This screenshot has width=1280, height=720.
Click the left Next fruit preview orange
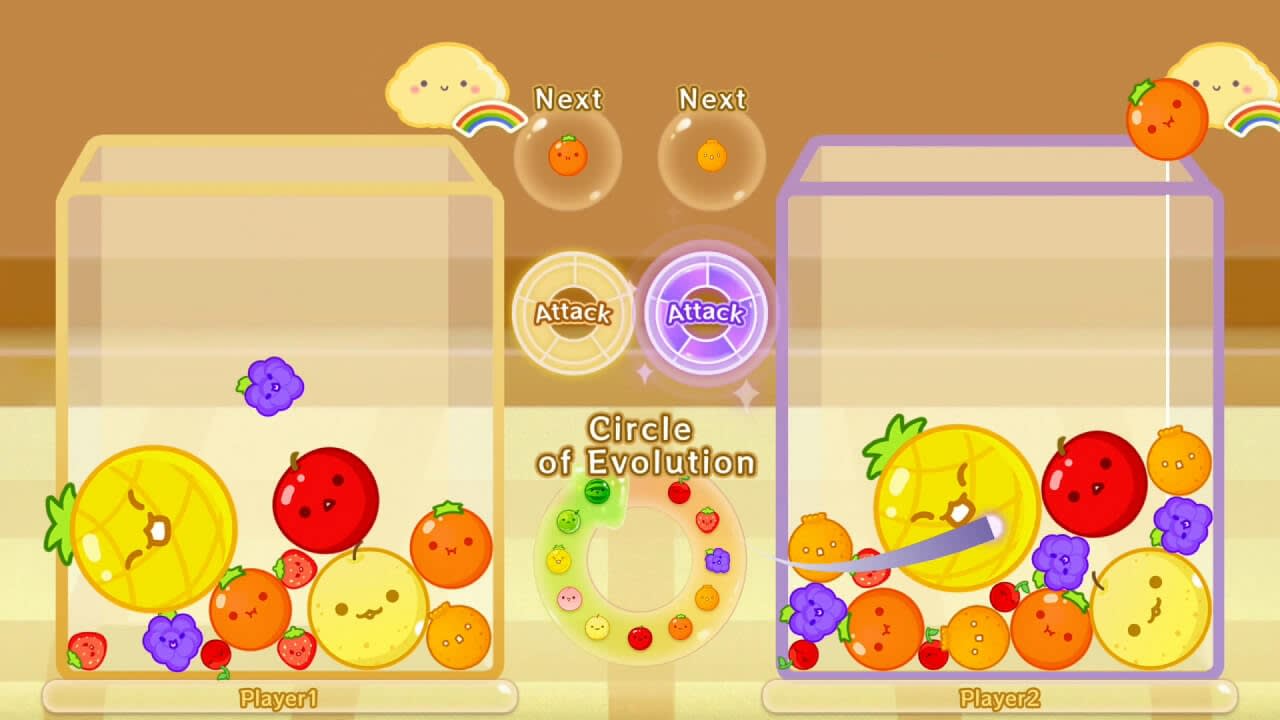point(568,157)
